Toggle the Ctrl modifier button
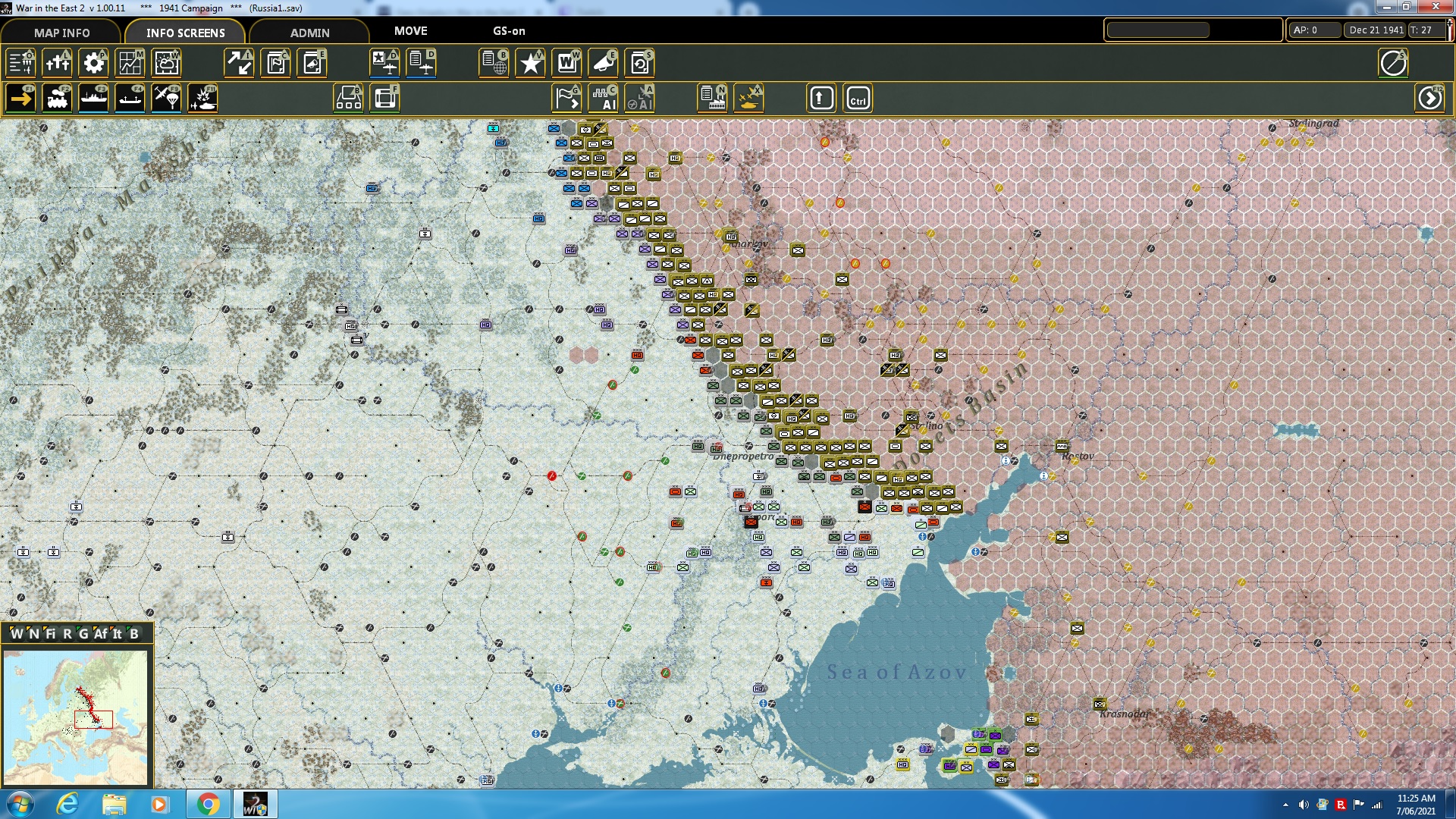 pyautogui.click(x=859, y=98)
